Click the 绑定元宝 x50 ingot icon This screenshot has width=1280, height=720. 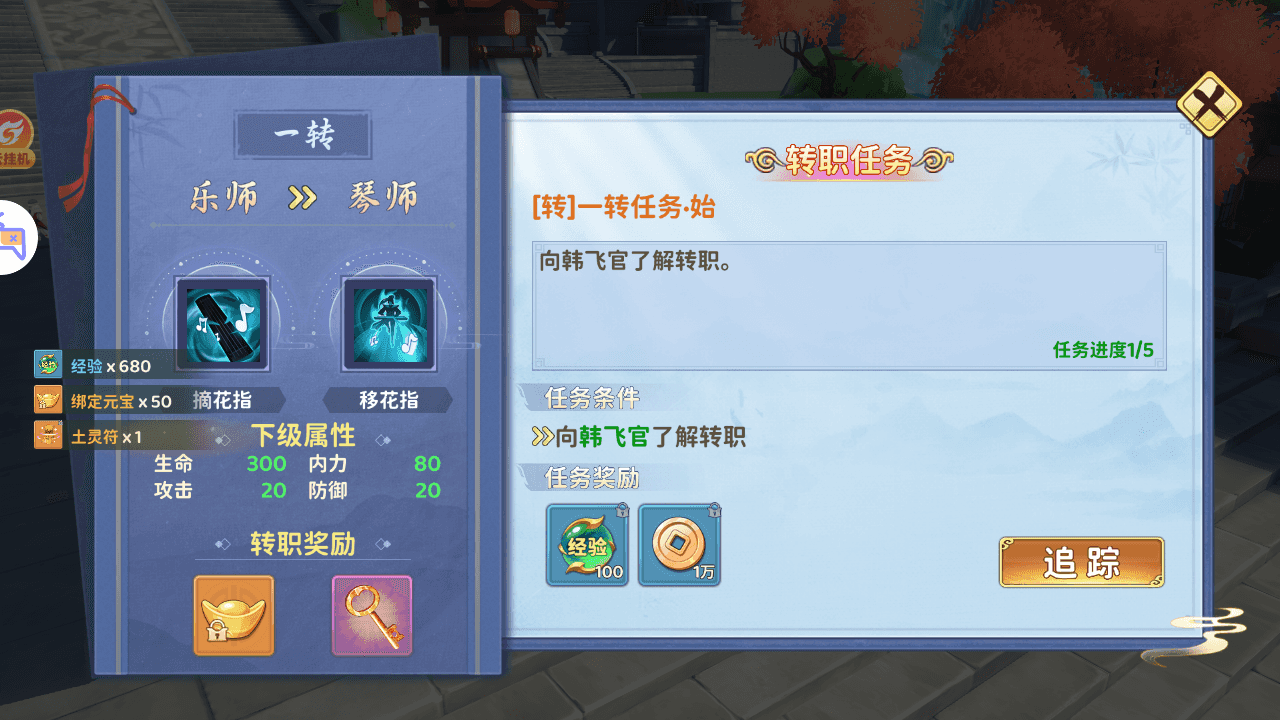(47, 399)
